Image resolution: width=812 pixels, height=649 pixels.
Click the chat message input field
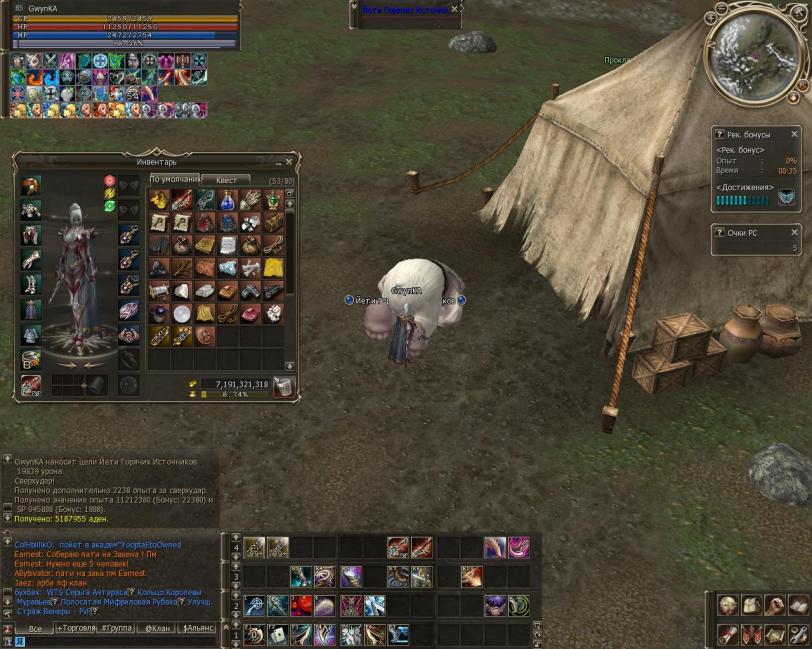coord(120,643)
